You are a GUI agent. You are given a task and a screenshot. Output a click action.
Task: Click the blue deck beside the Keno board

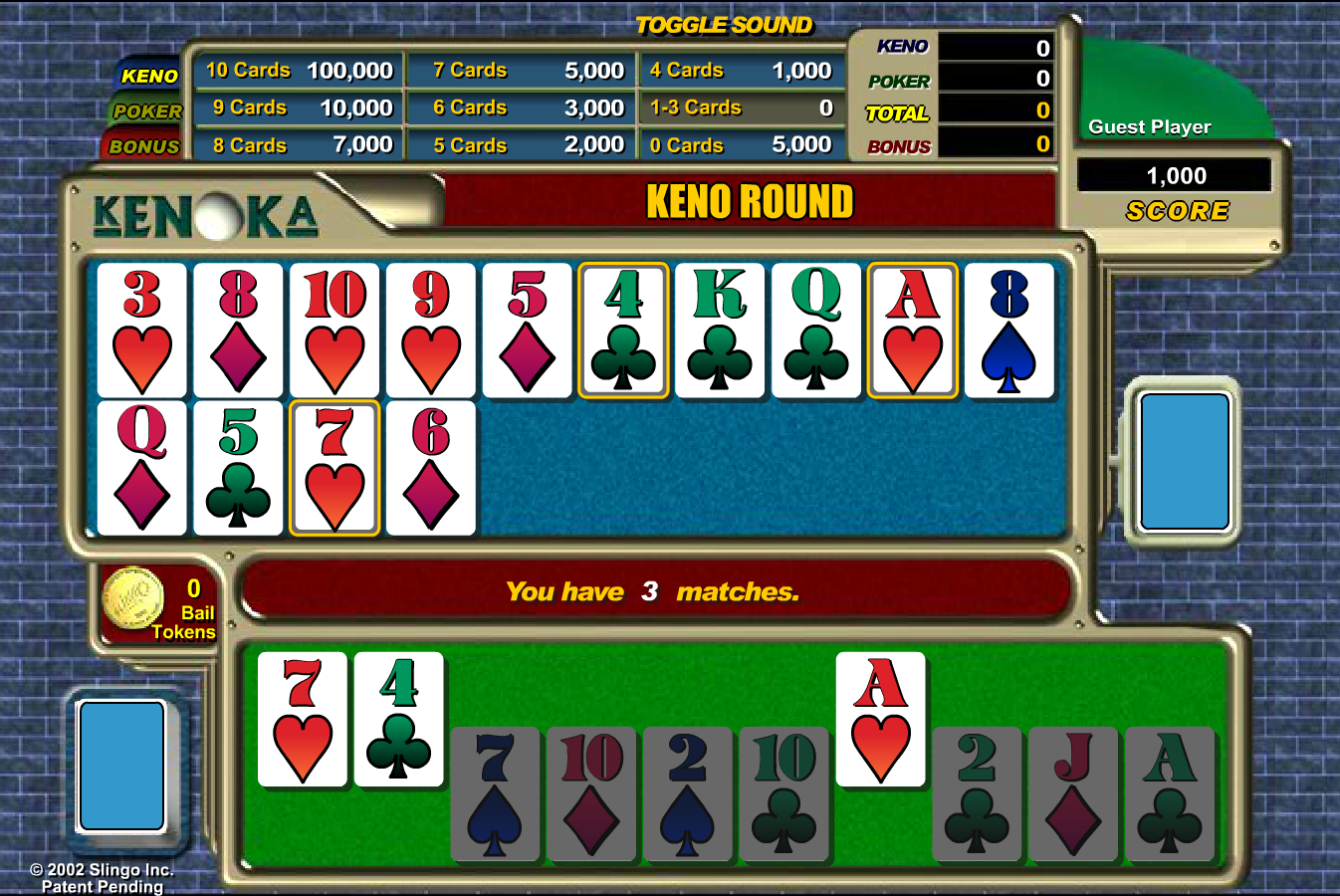coord(1184,461)
